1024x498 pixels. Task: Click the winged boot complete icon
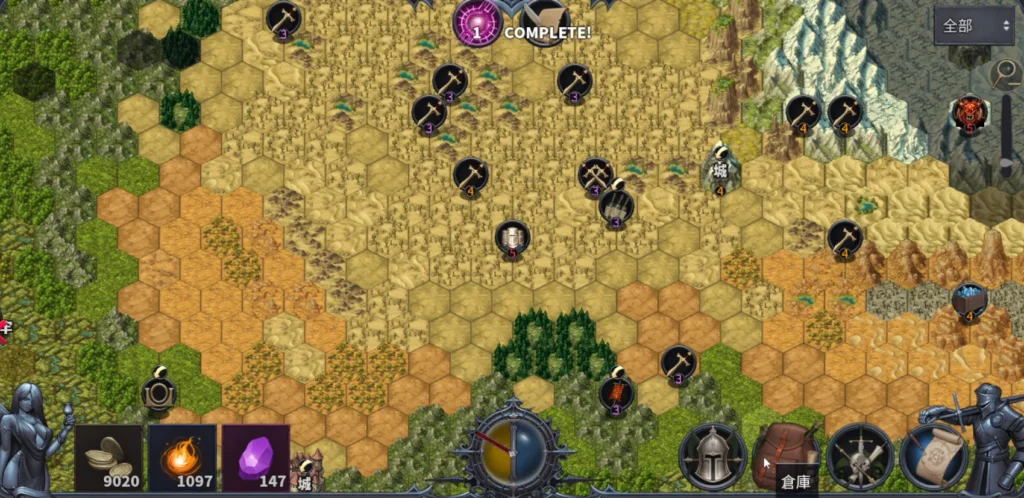[545, 20]
